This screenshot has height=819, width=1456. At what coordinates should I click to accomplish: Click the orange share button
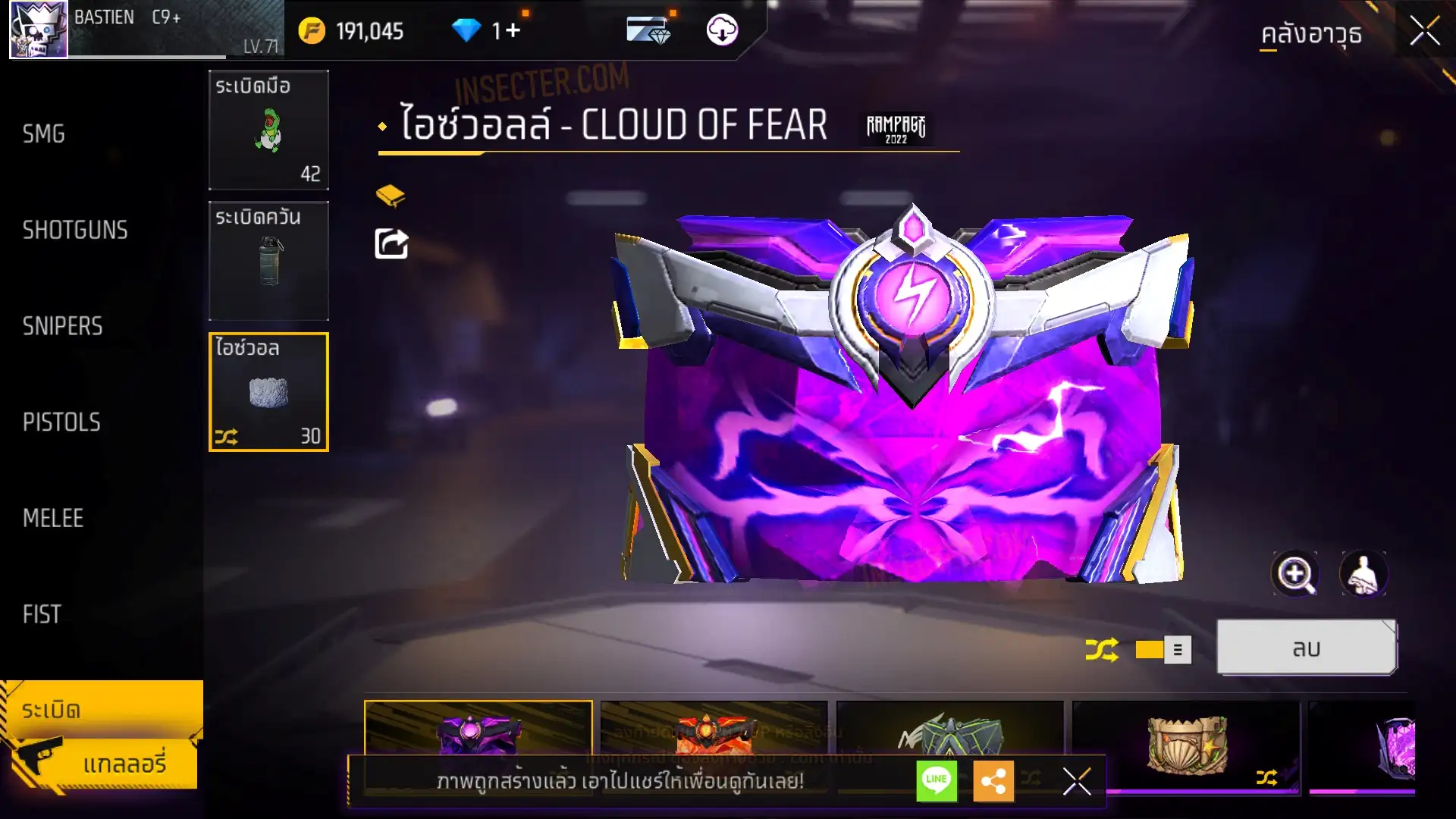pos(993,780)
